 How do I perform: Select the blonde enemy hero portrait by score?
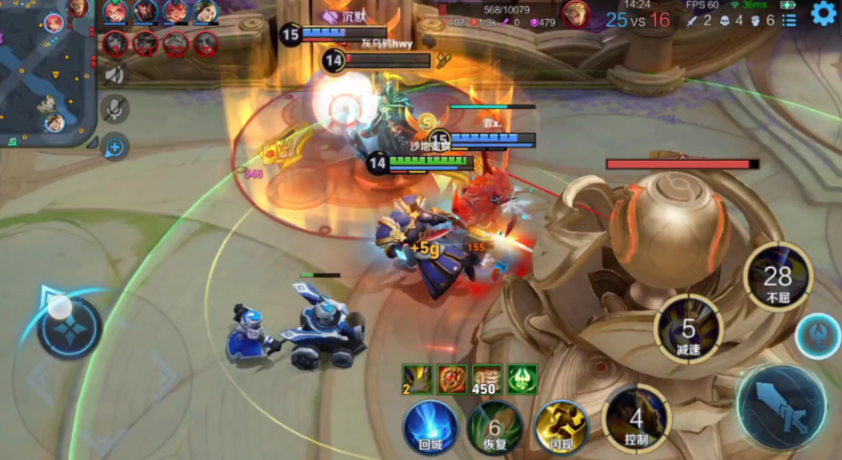click(575, 14)
